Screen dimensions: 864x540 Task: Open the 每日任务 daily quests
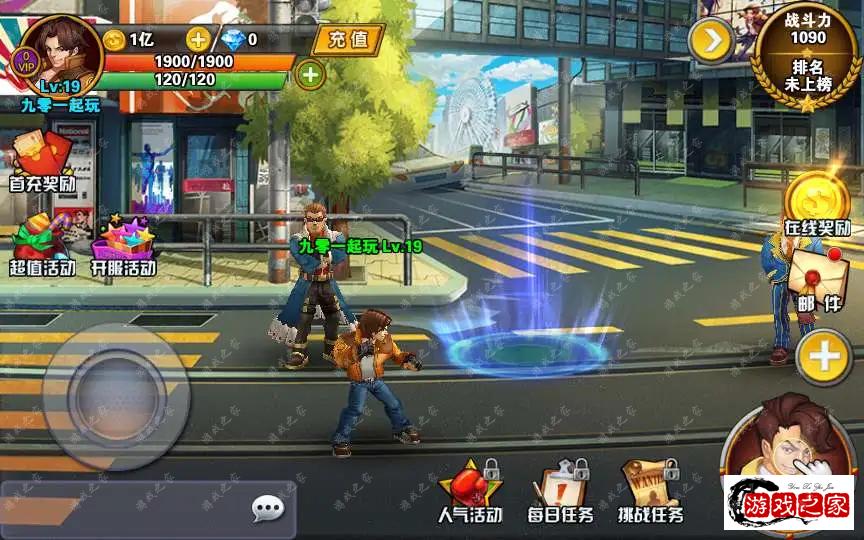point(561,493)
